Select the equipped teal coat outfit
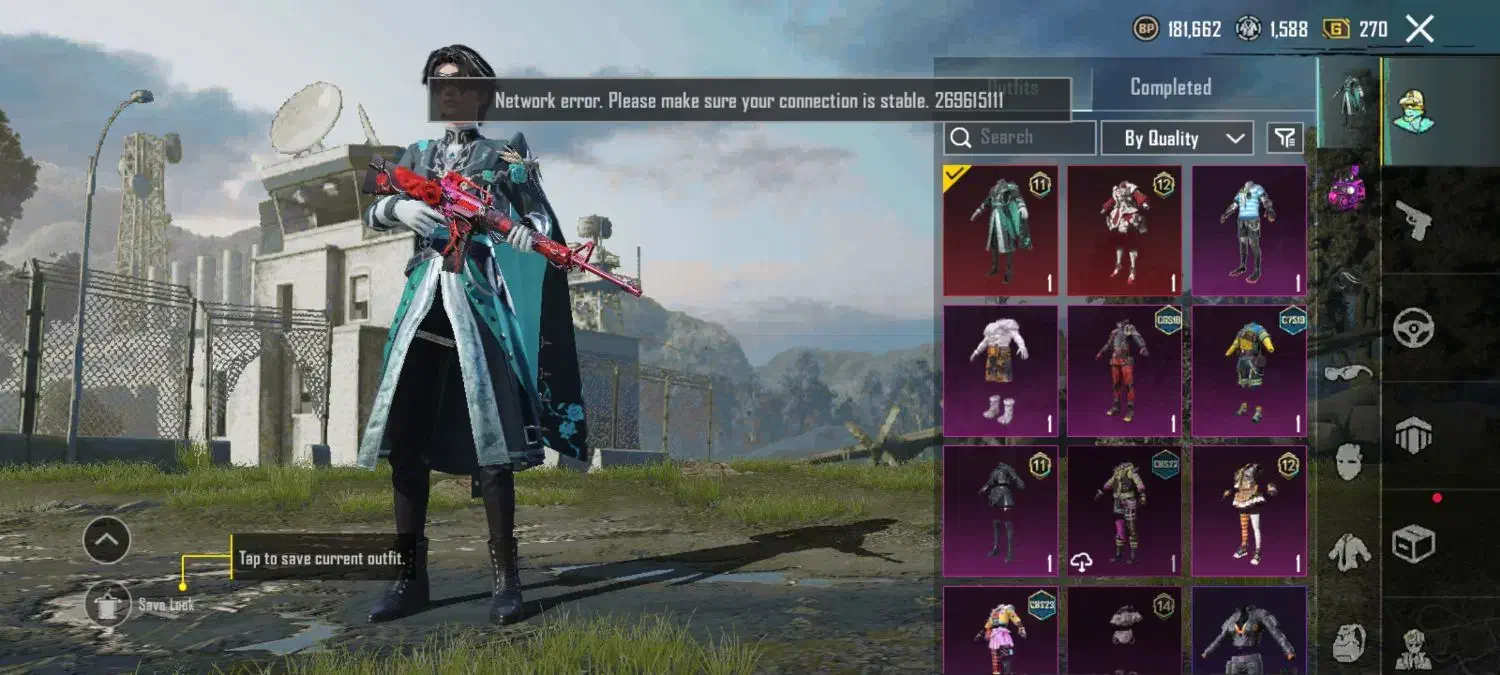Image resolution: width=1500 pixels, height=675 pixels. point(1000,230)
